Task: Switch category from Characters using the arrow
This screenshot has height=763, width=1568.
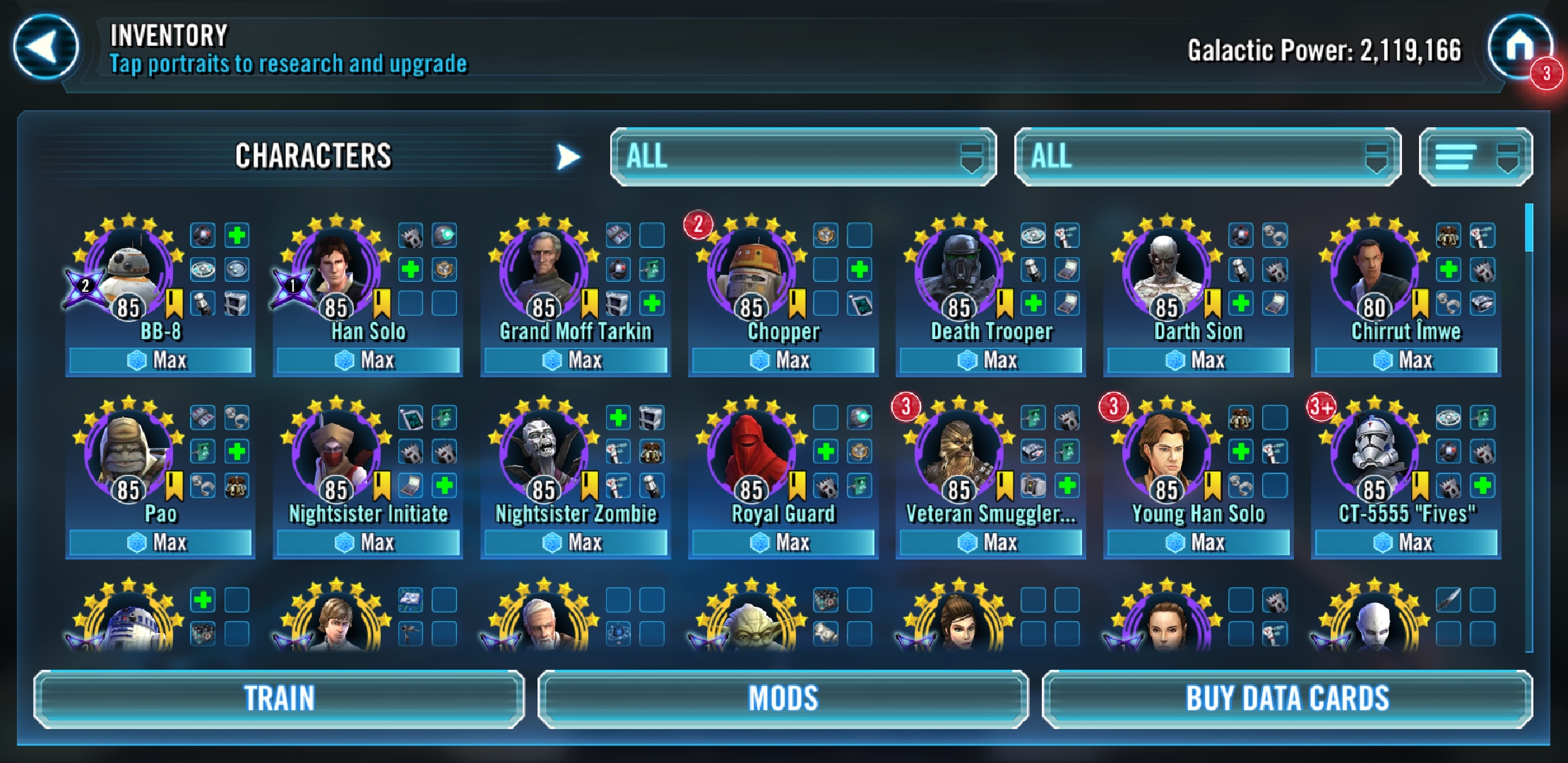Action: 567,157
